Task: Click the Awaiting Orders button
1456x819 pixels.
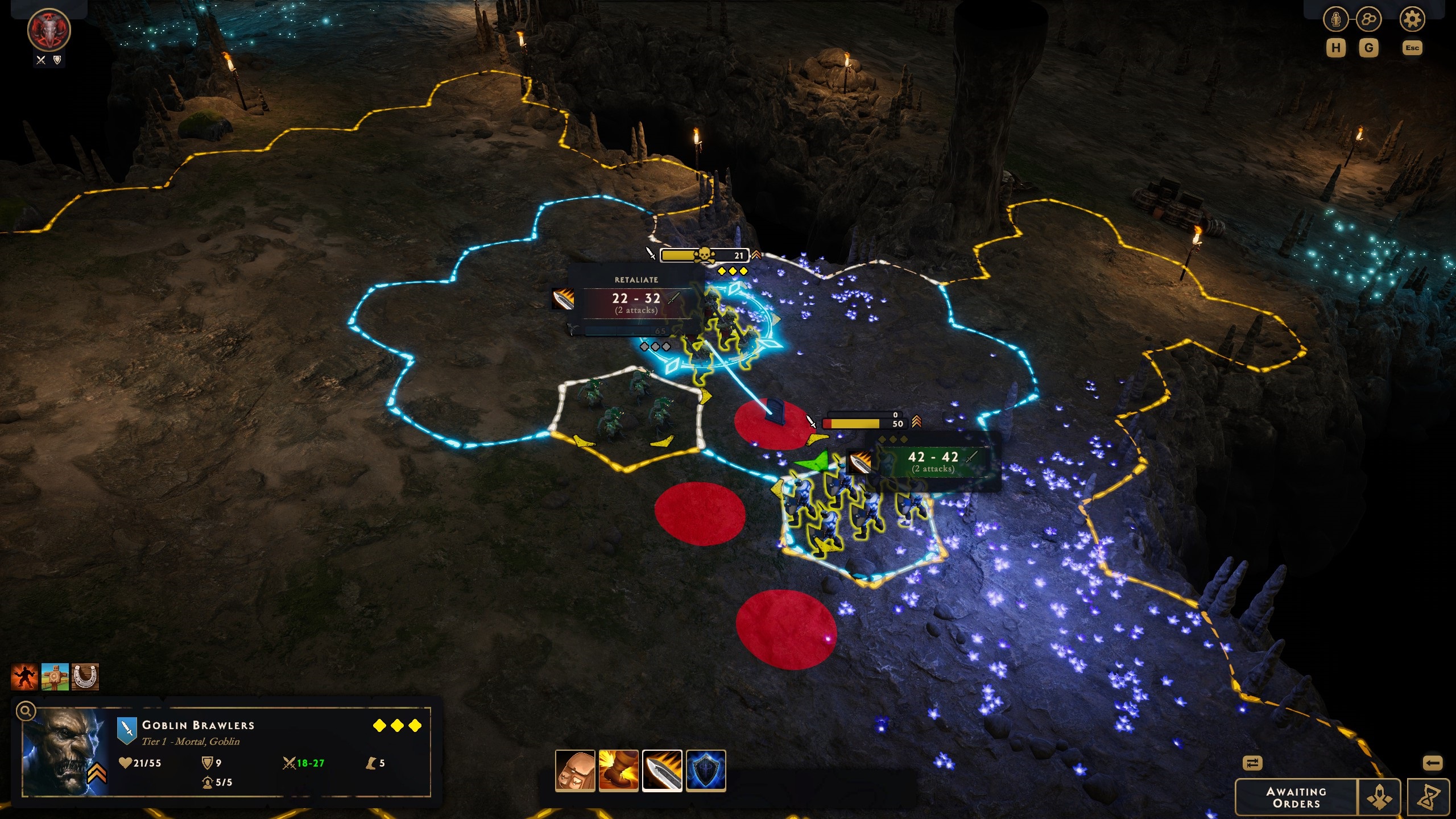Action: 1296,797
